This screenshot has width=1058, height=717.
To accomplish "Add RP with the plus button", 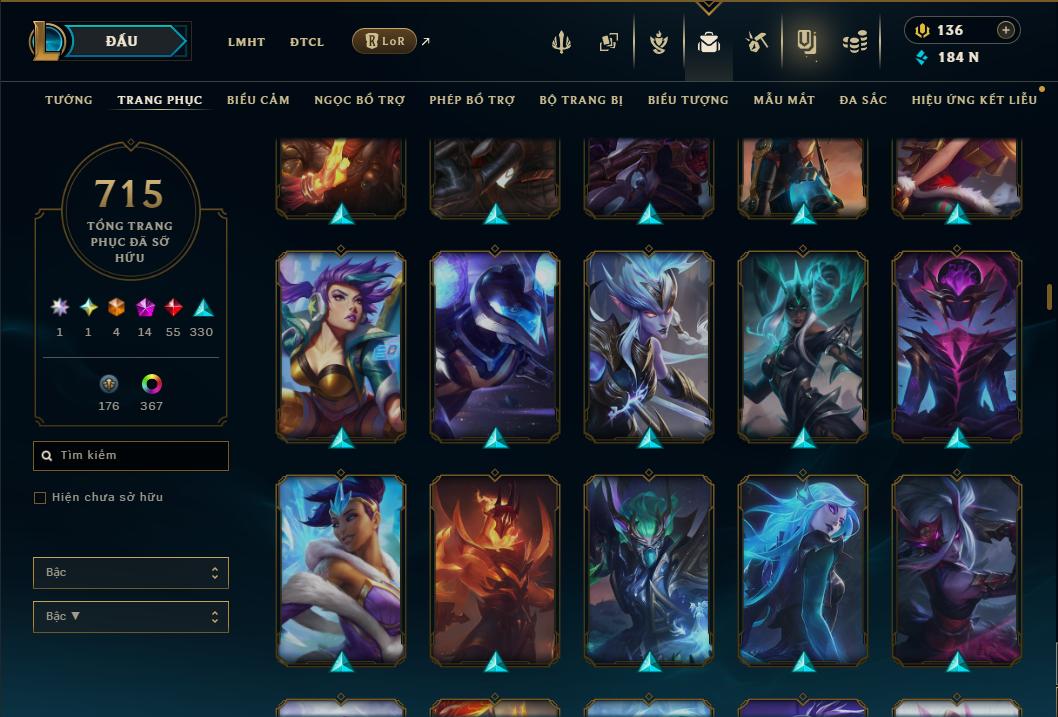I will (x=1006, y=30).
